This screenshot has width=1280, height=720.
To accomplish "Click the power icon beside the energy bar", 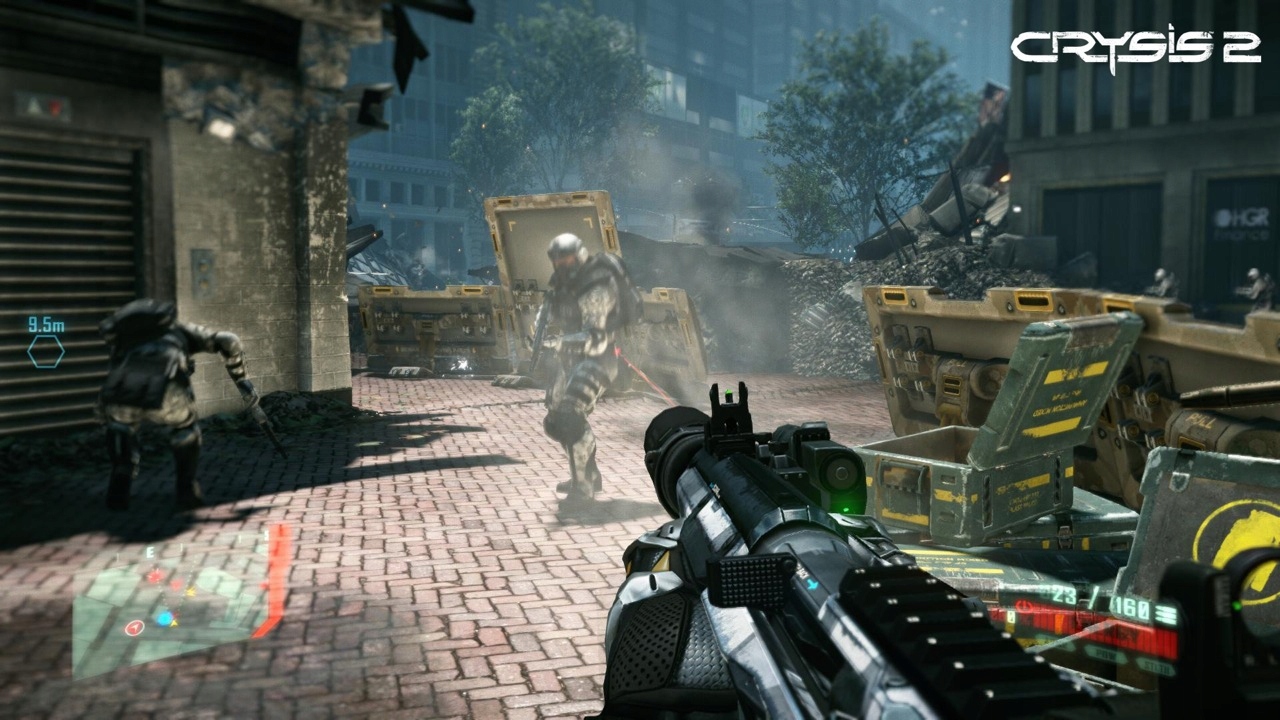I will [1026, 606].
